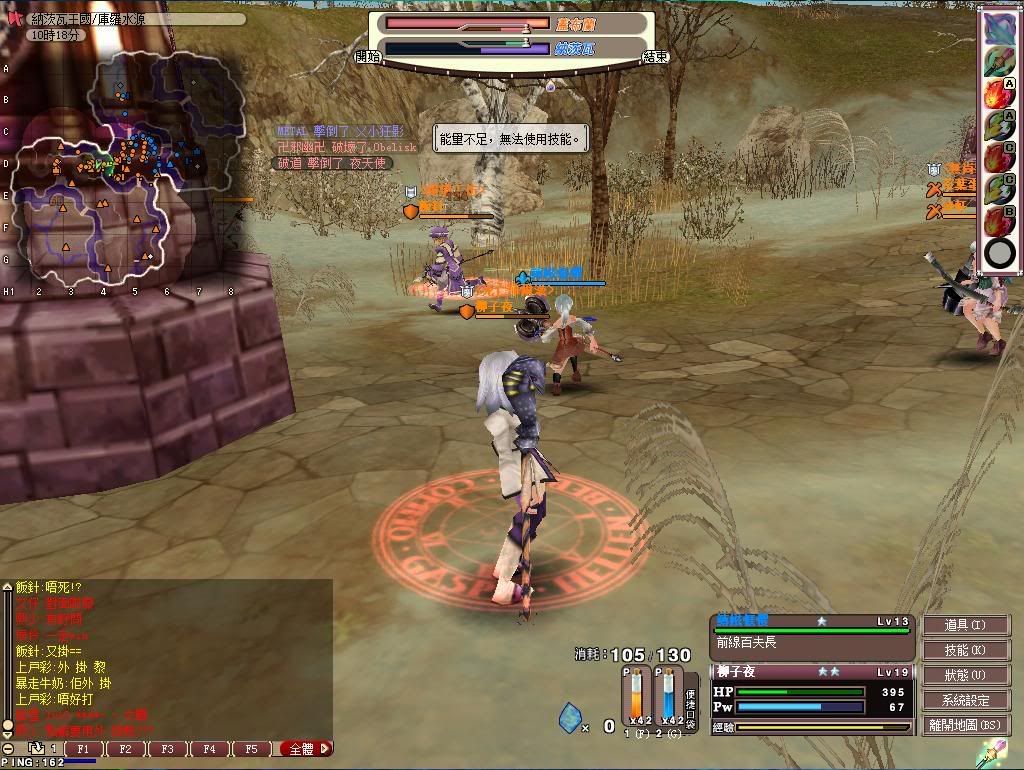Screen dimensions: 1024x770
Task: Open the 技能 (K) skills menu
Action: point(964,650)
